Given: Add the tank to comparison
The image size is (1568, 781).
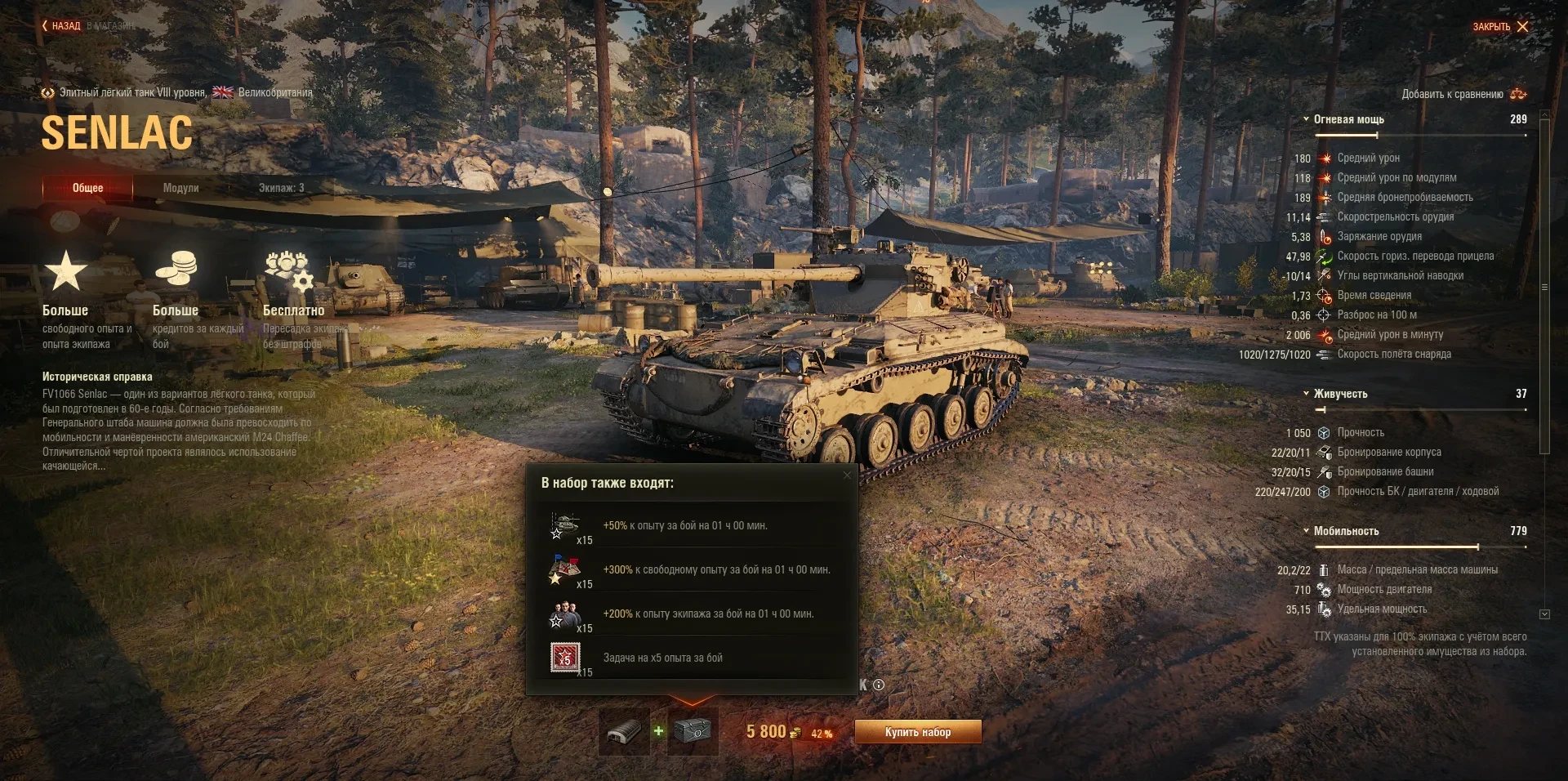Looking at the screenshot, I should [x=1463, y=94].
